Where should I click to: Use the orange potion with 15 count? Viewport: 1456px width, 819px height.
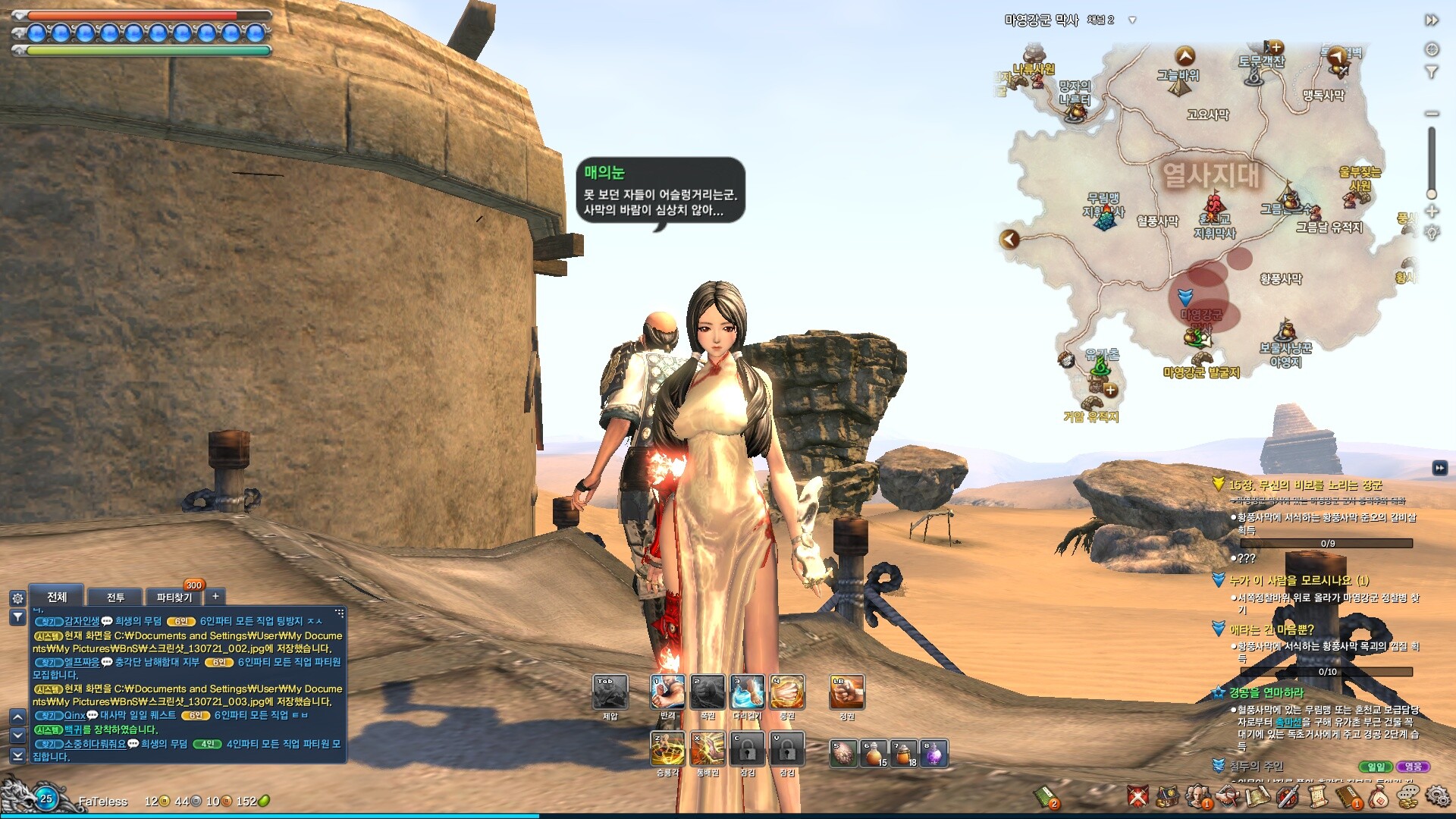tap(874, 754)
